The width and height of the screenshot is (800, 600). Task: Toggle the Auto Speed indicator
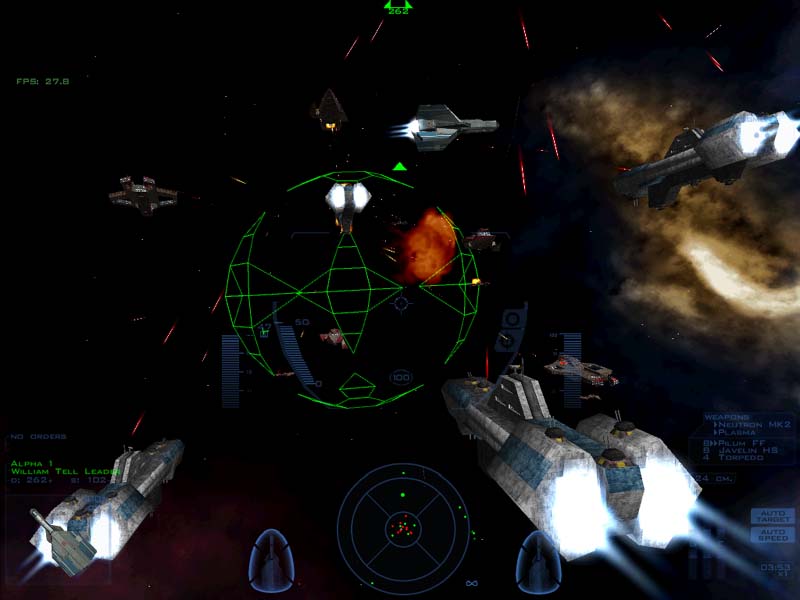(x=773, y=535)
